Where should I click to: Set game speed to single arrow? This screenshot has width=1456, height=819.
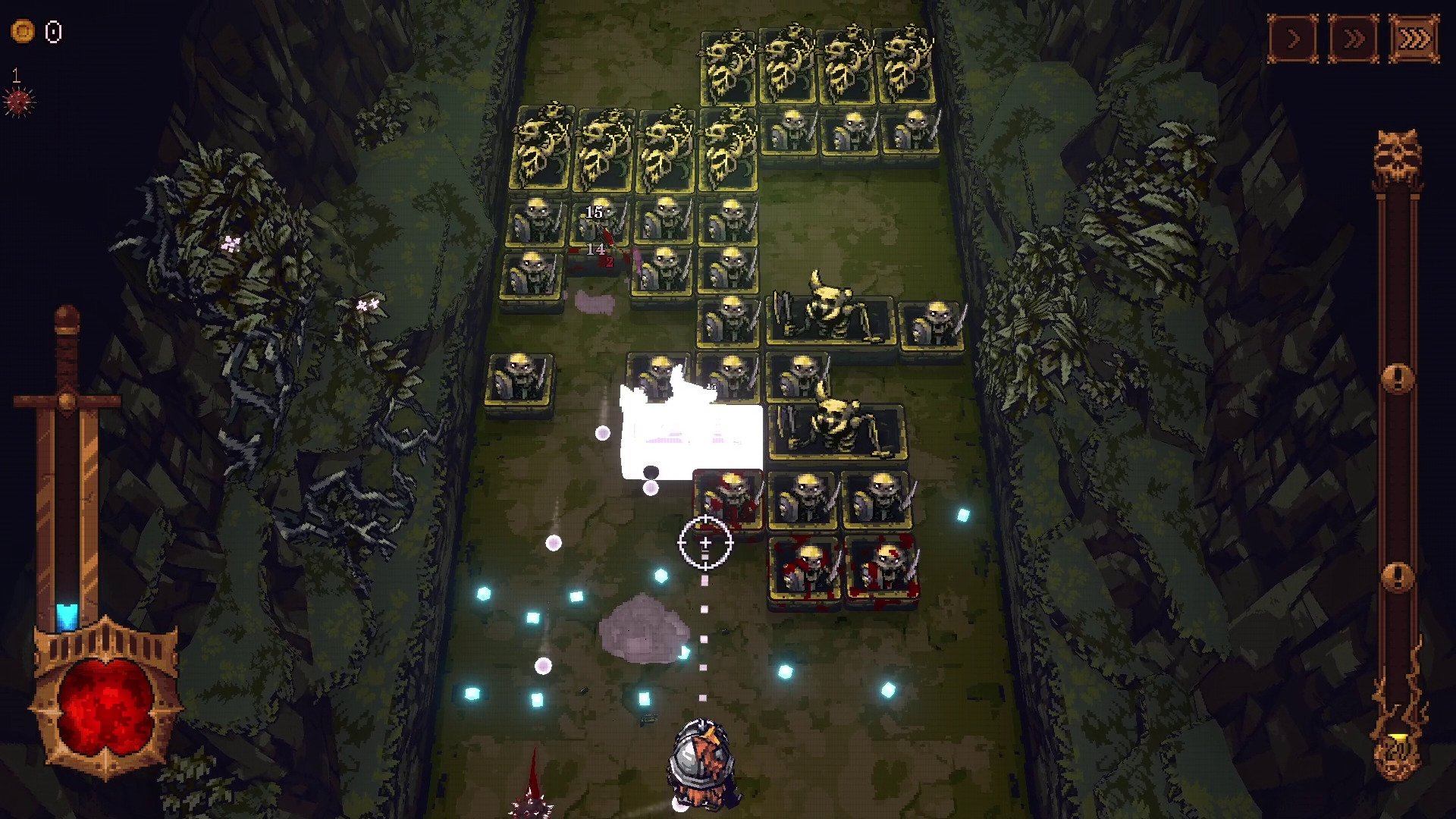tap(1293, 38)
